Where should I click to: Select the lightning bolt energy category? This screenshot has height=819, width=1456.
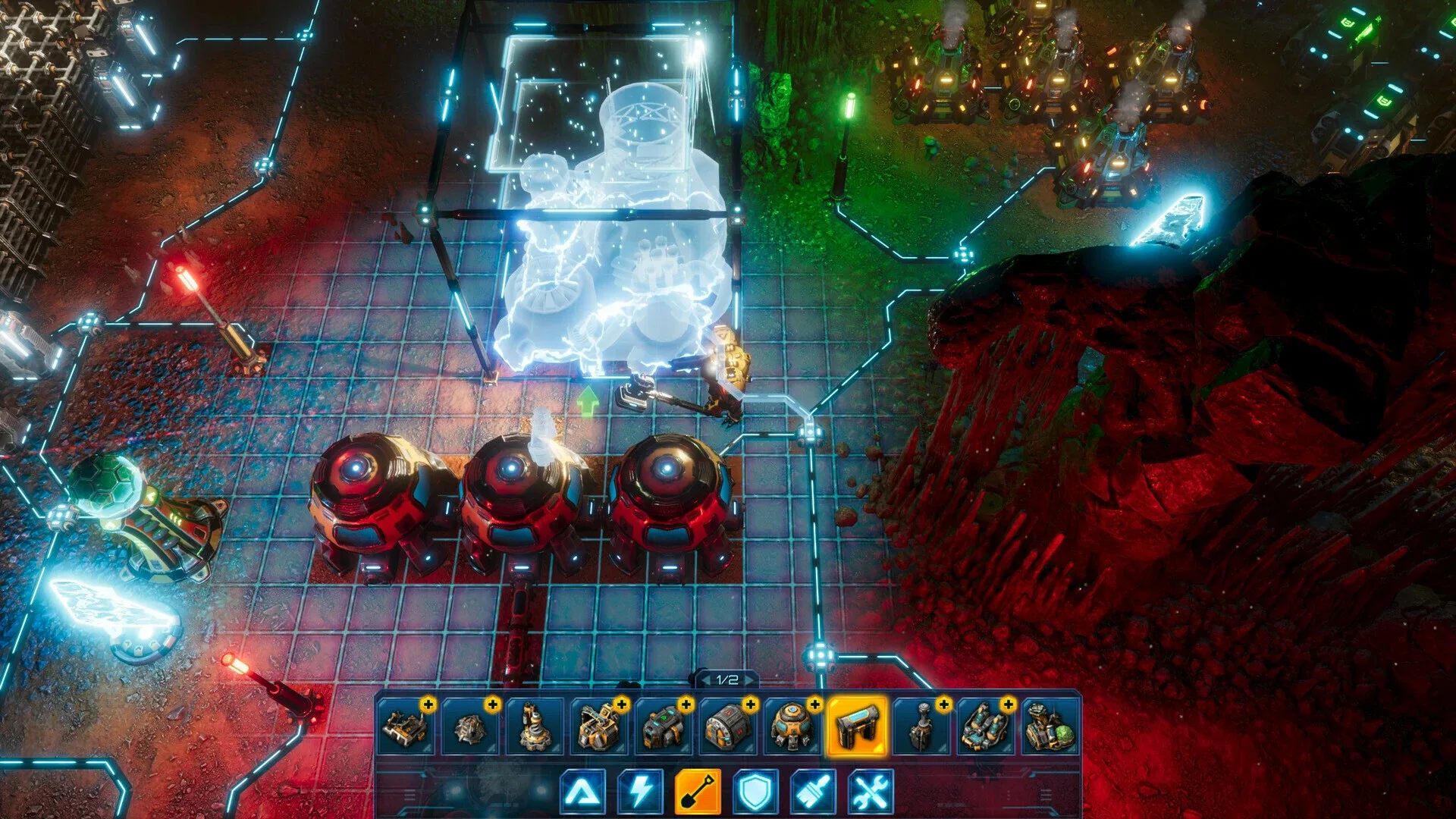click(641, 792)
